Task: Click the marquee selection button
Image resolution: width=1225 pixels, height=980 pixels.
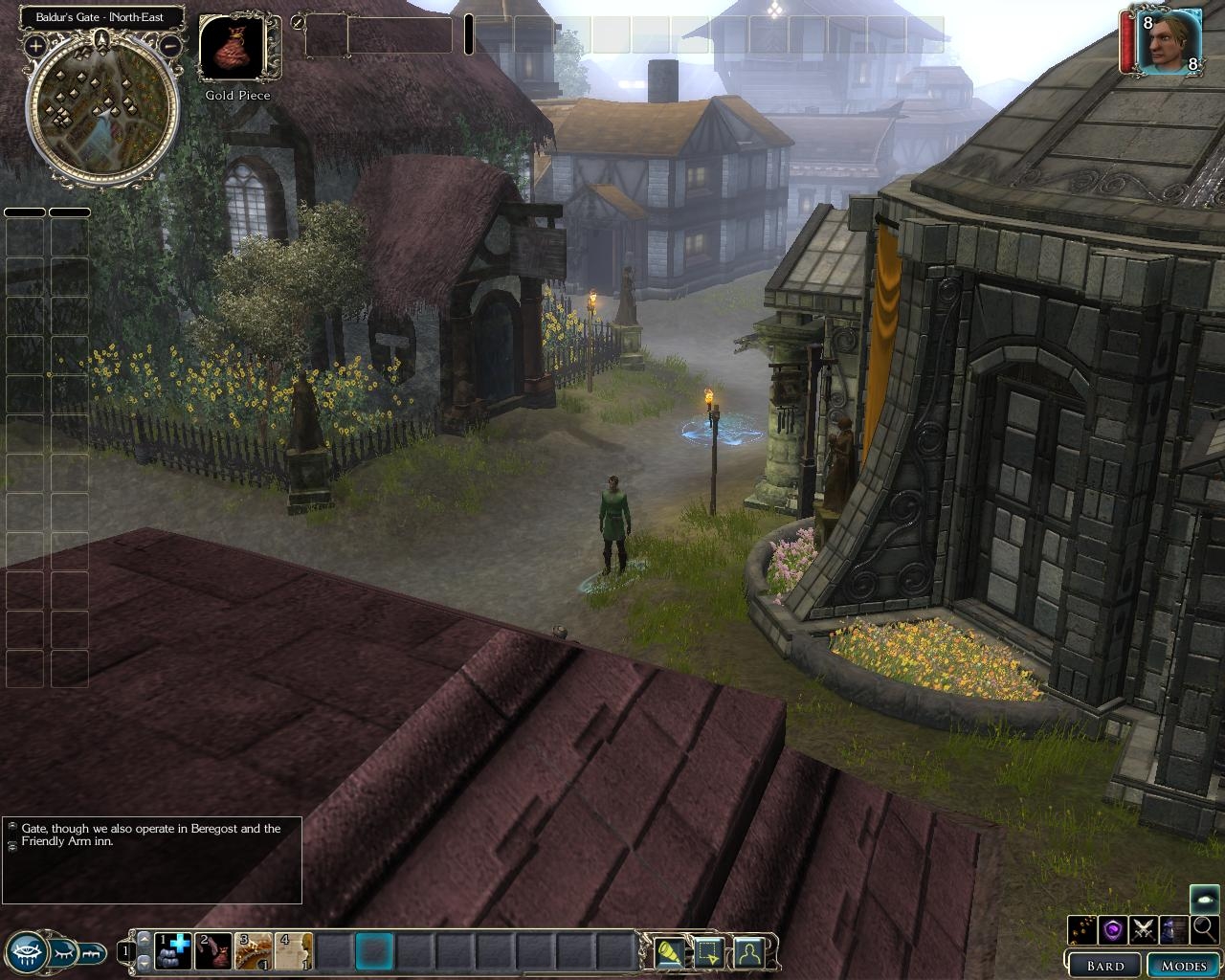Action: click(x=708, y=953)
